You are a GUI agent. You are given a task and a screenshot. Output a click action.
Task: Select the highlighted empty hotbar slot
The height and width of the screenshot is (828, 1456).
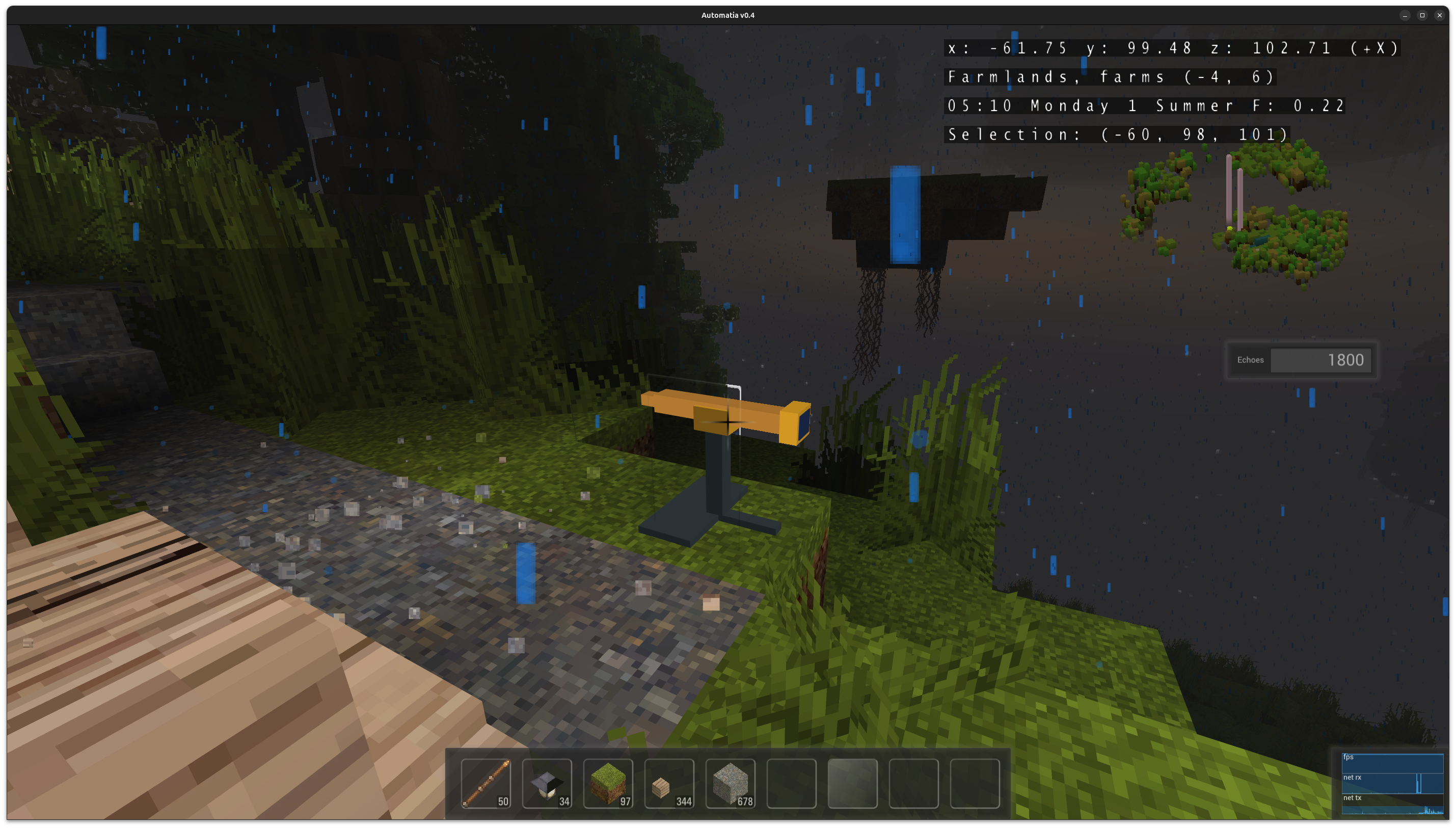852,783
